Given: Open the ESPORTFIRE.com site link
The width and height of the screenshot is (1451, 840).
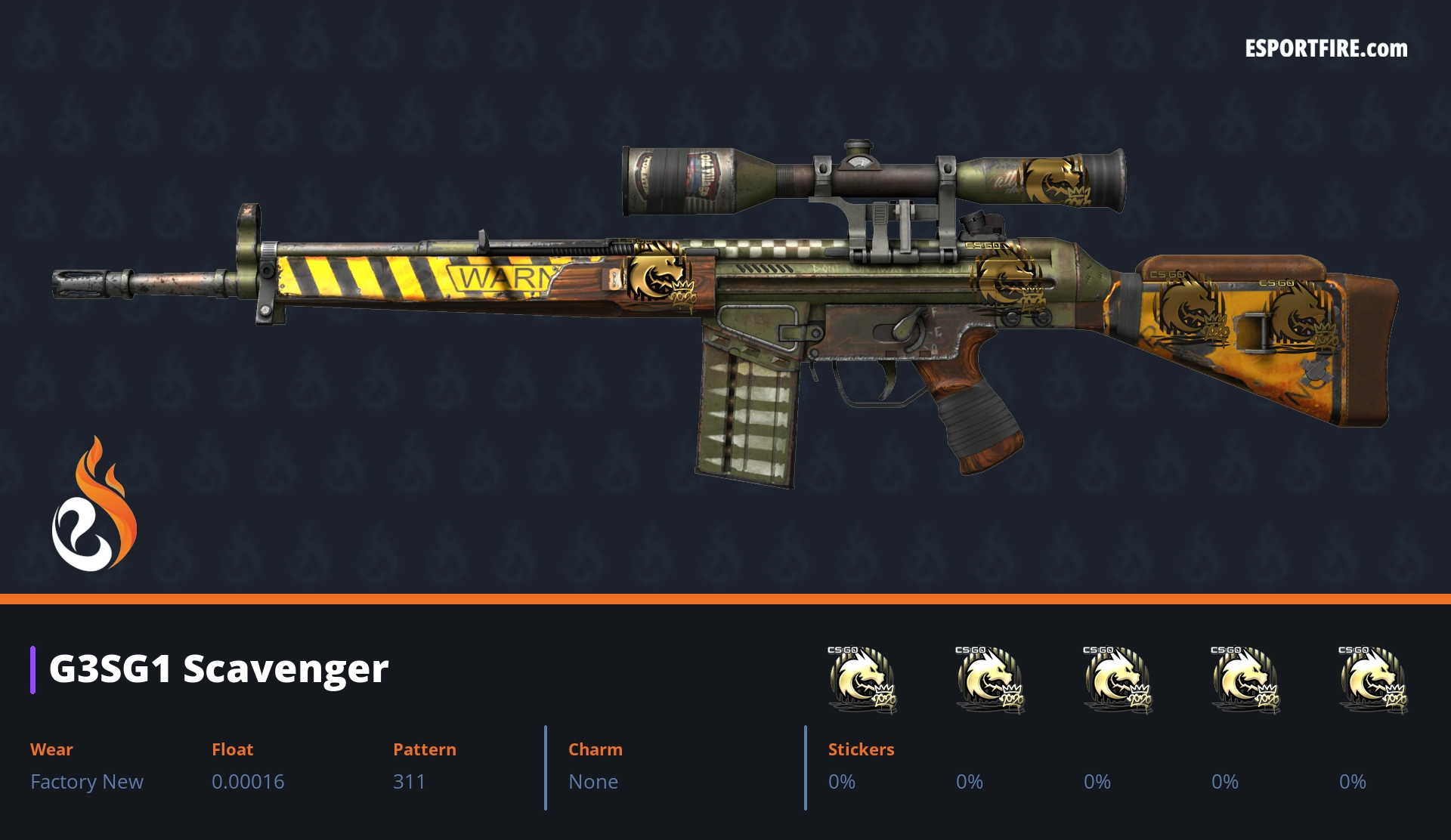Looking at the screenshot, I should click(x=1326, y=49).
